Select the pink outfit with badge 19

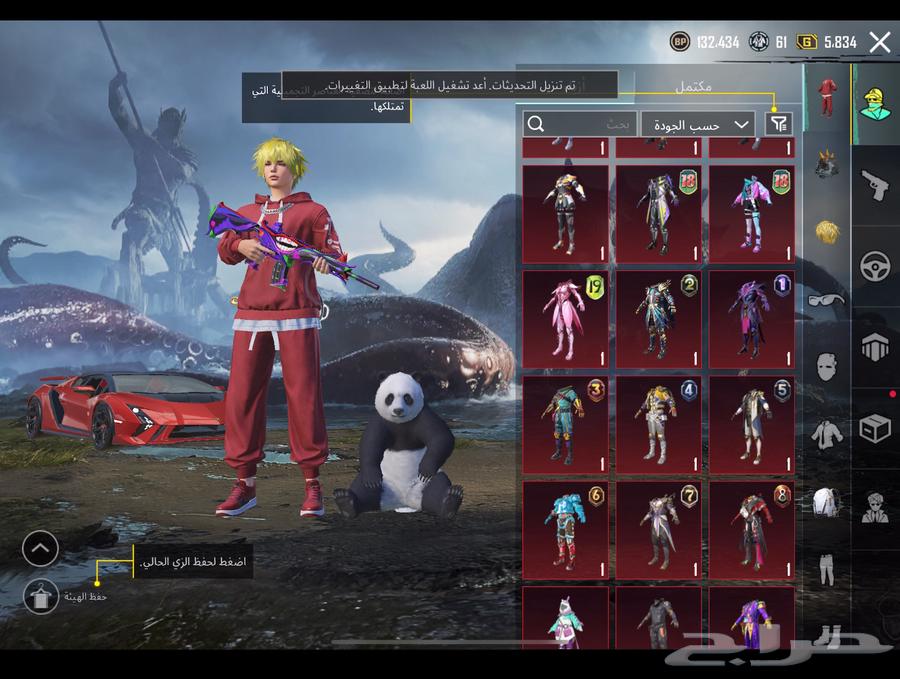tap(565, 320)
